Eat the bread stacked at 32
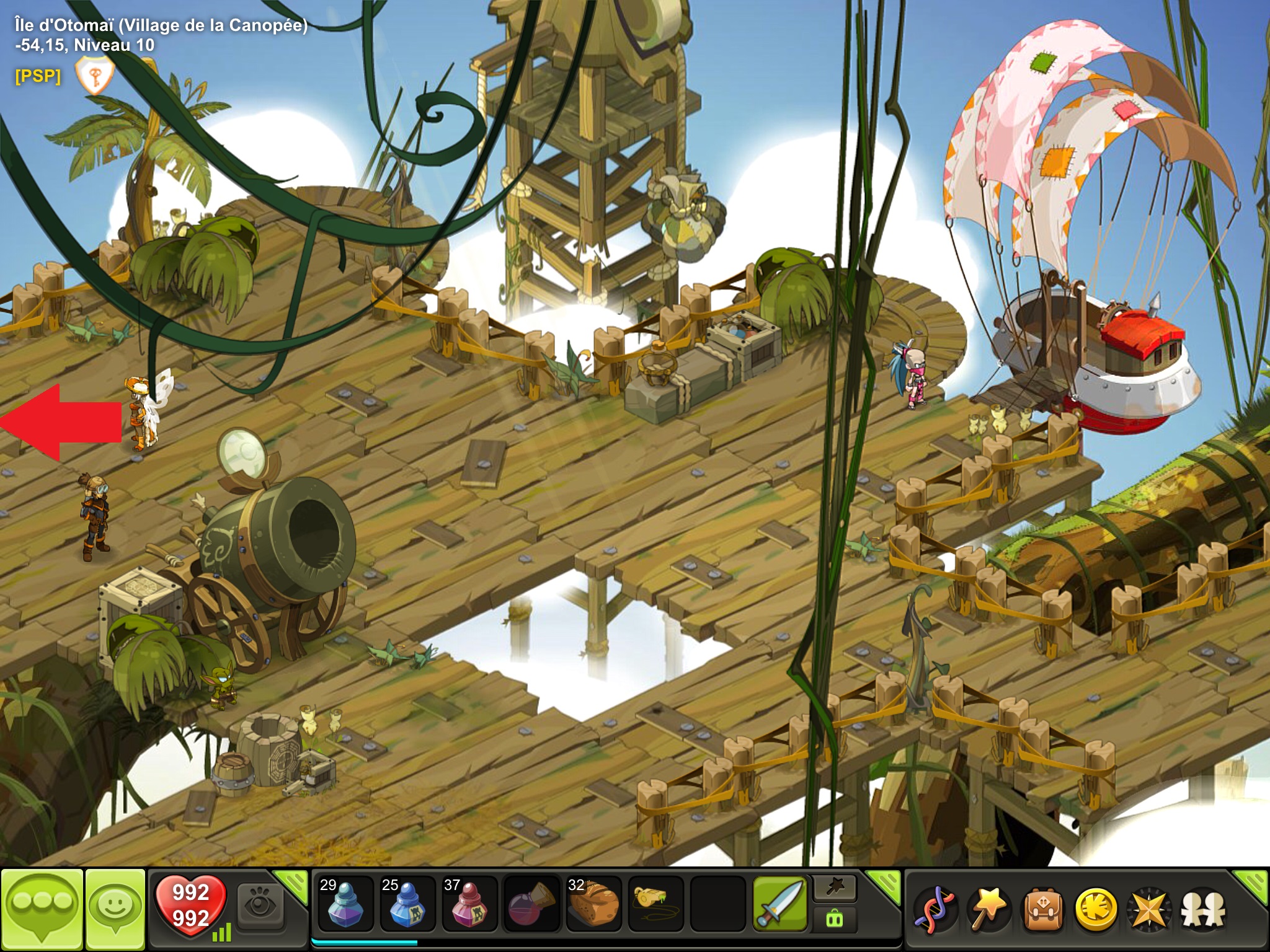This screenshot has width=1270, height=952. (593, 905)
